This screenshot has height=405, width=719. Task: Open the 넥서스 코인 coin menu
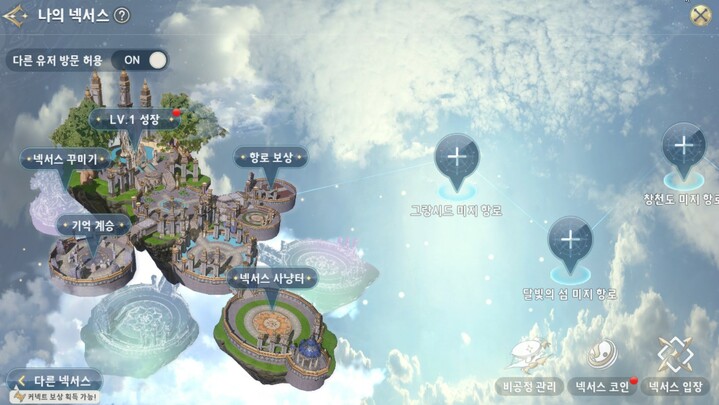click(602, 366)
